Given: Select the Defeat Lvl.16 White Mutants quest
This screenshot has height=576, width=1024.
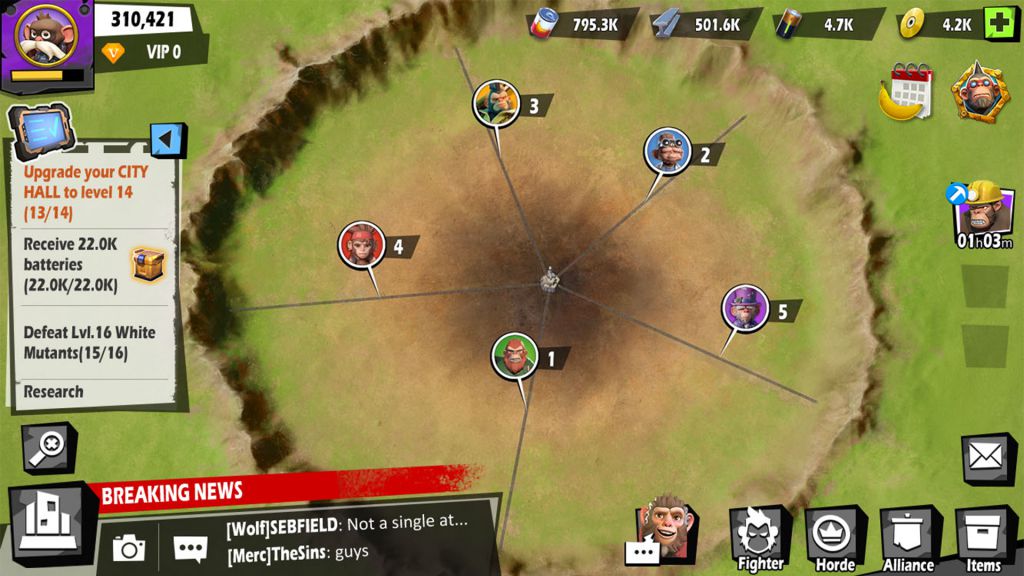Looking at the screenshot, I should [90, 342].
